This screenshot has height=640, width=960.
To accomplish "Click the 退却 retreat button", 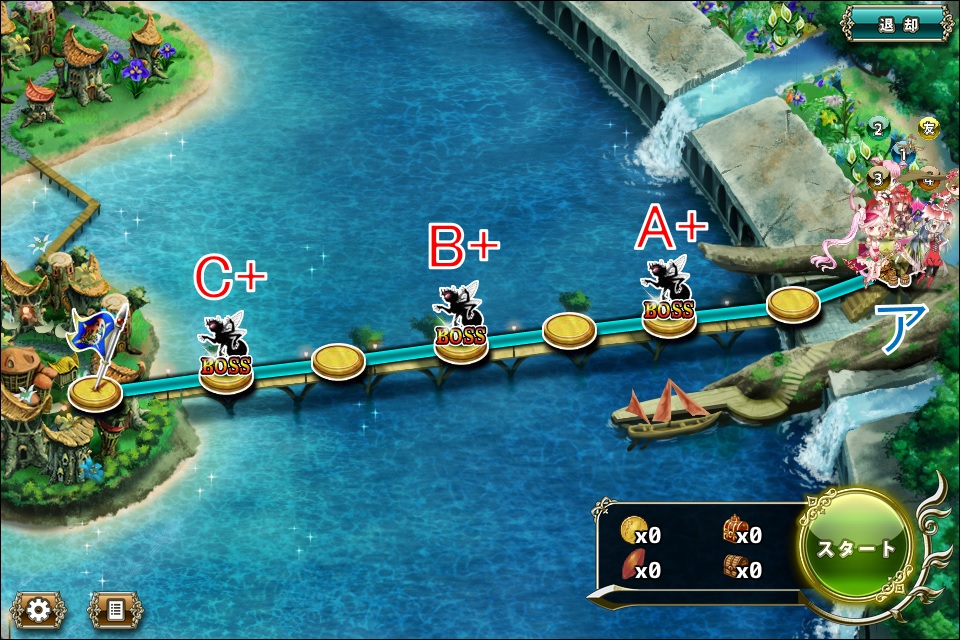I will pos(897,24).
